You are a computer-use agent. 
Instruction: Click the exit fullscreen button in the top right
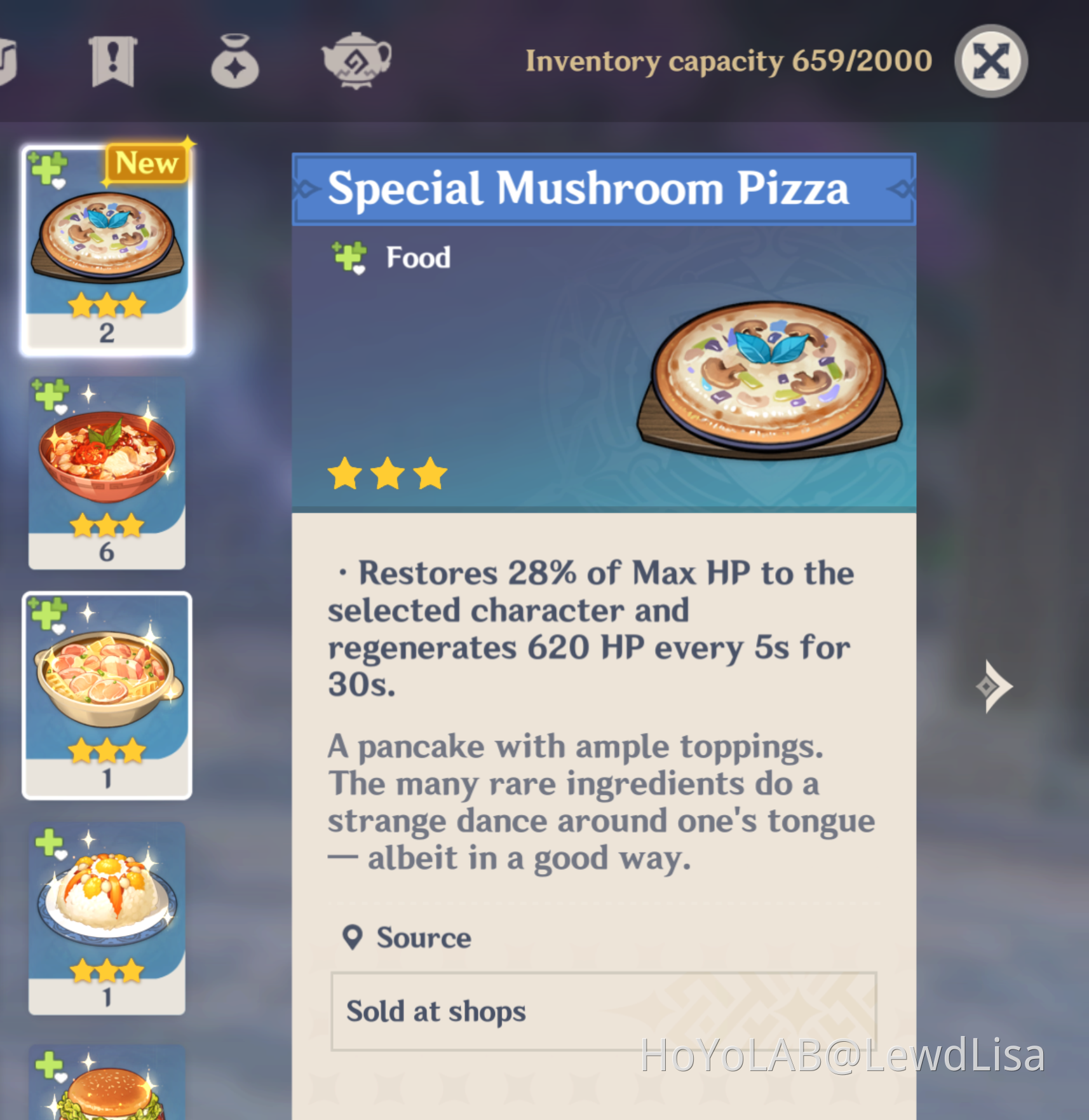click(x=991, y=60)
